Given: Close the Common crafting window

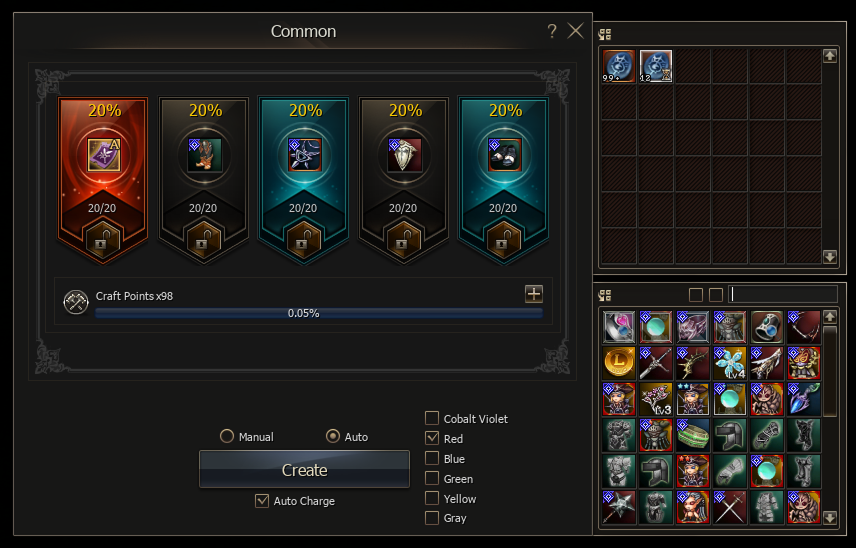Looking at the screenshot, I should click(575, 31).
